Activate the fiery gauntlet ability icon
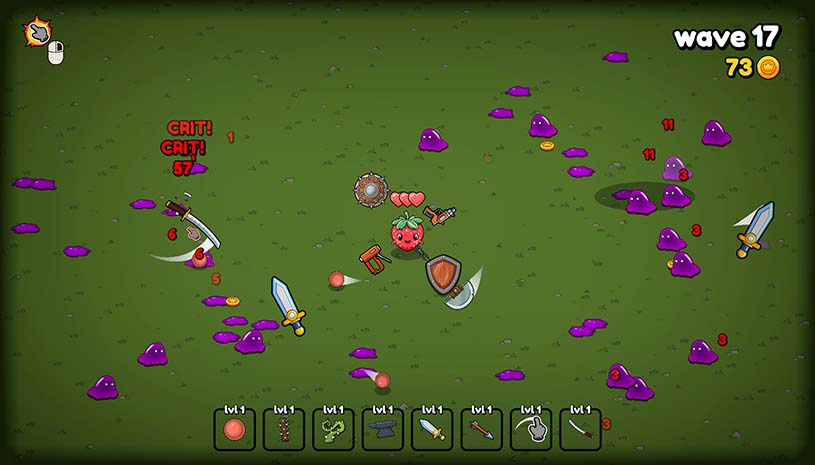The image size is (815, 465). (x=38, y=33)
